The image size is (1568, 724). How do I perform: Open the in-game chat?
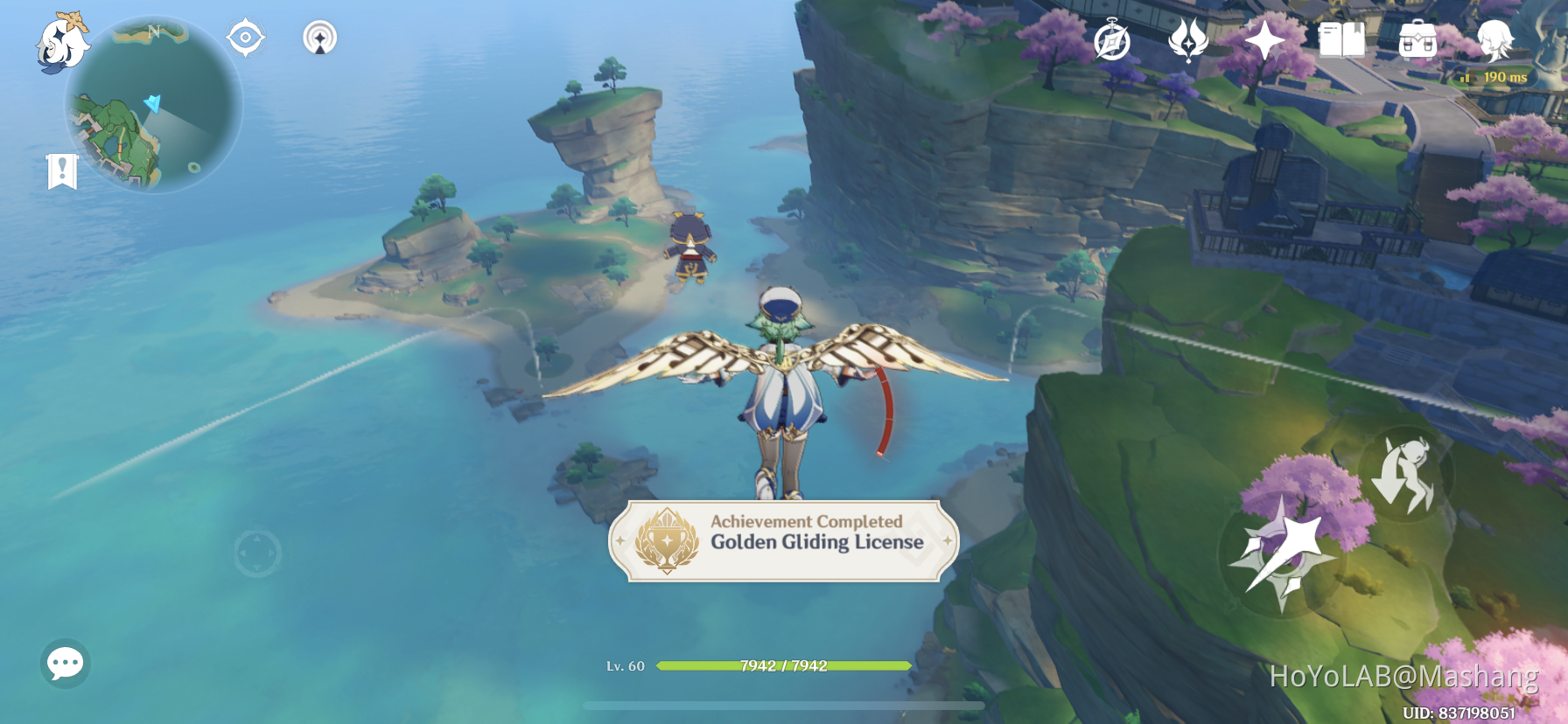(x=66, y=660)
